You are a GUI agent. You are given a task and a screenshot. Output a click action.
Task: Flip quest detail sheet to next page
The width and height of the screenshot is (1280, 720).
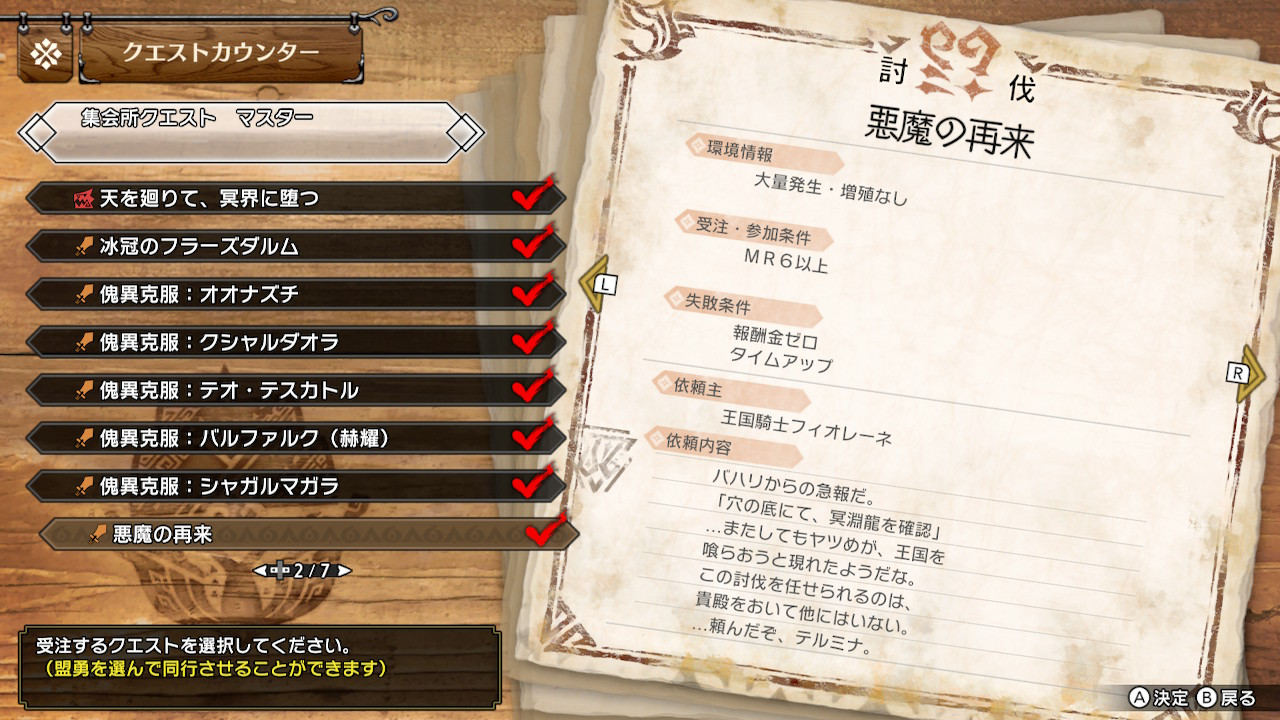[1246, 373]
